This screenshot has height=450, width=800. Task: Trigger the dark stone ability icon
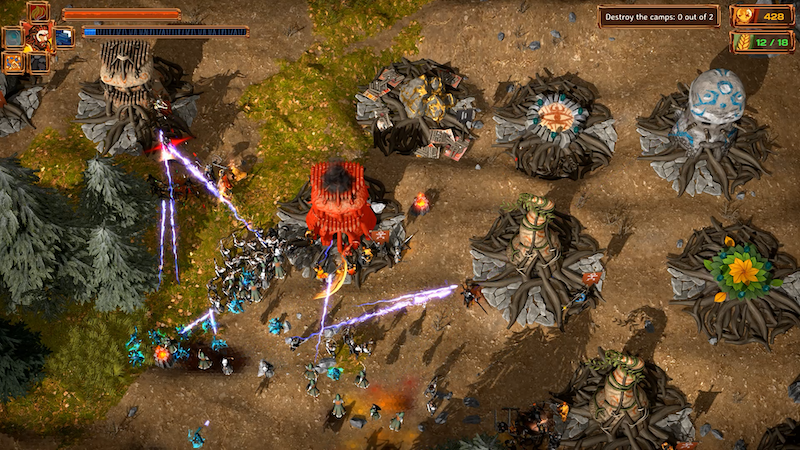38,62
